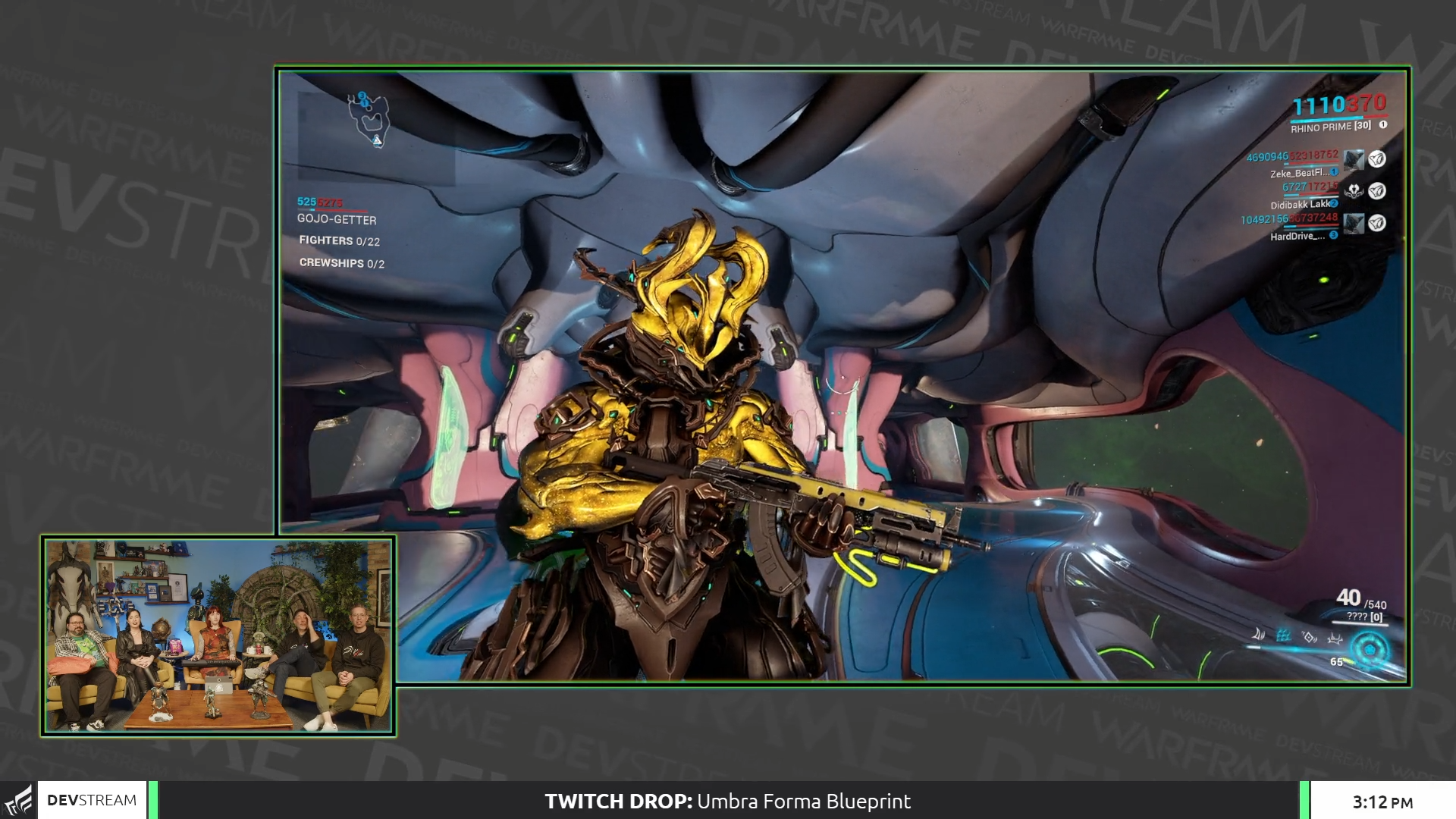
Task: Select the Roar ability icon
Action: (x=1309, y=638)
